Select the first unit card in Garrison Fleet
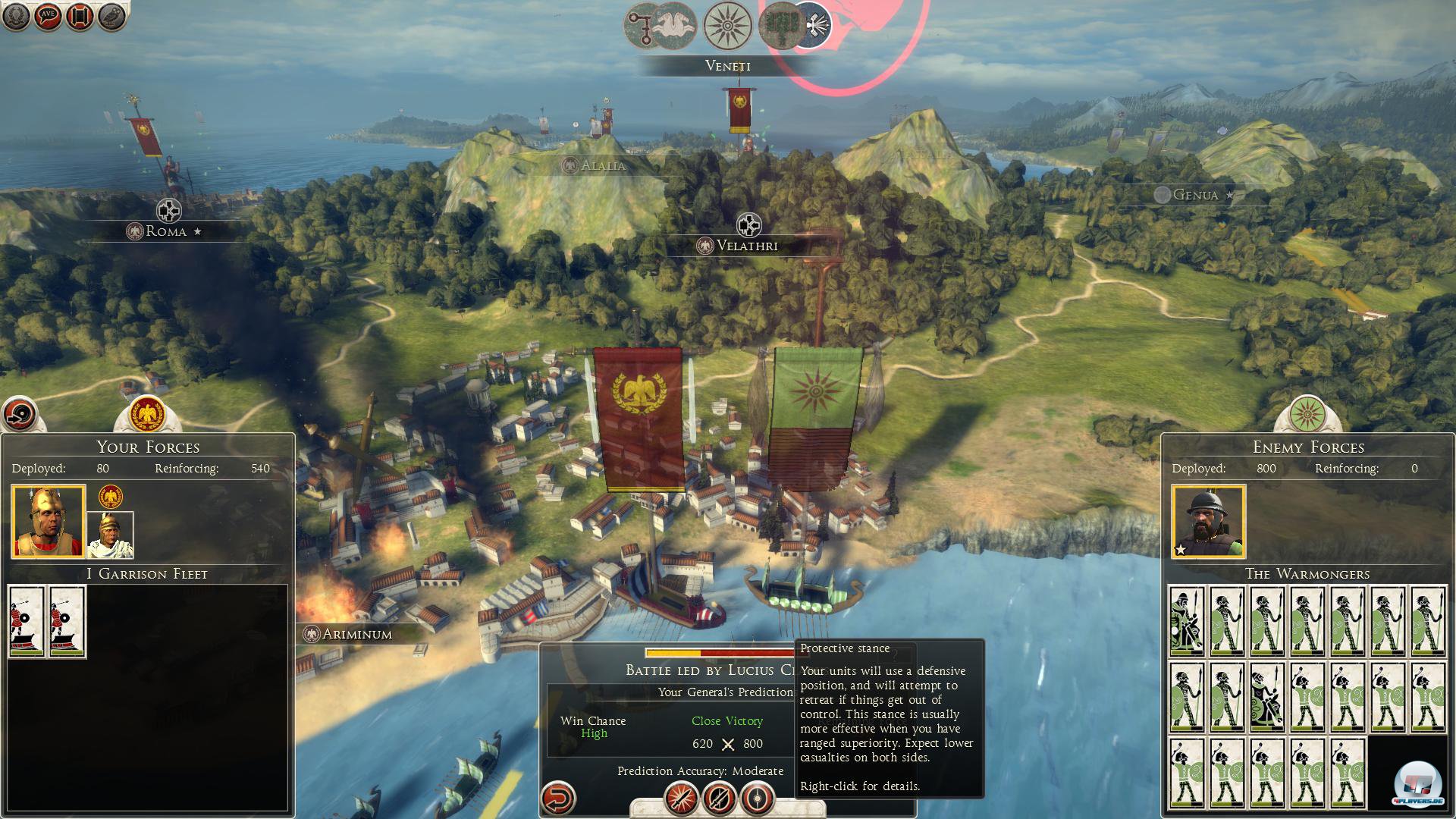 27,621
